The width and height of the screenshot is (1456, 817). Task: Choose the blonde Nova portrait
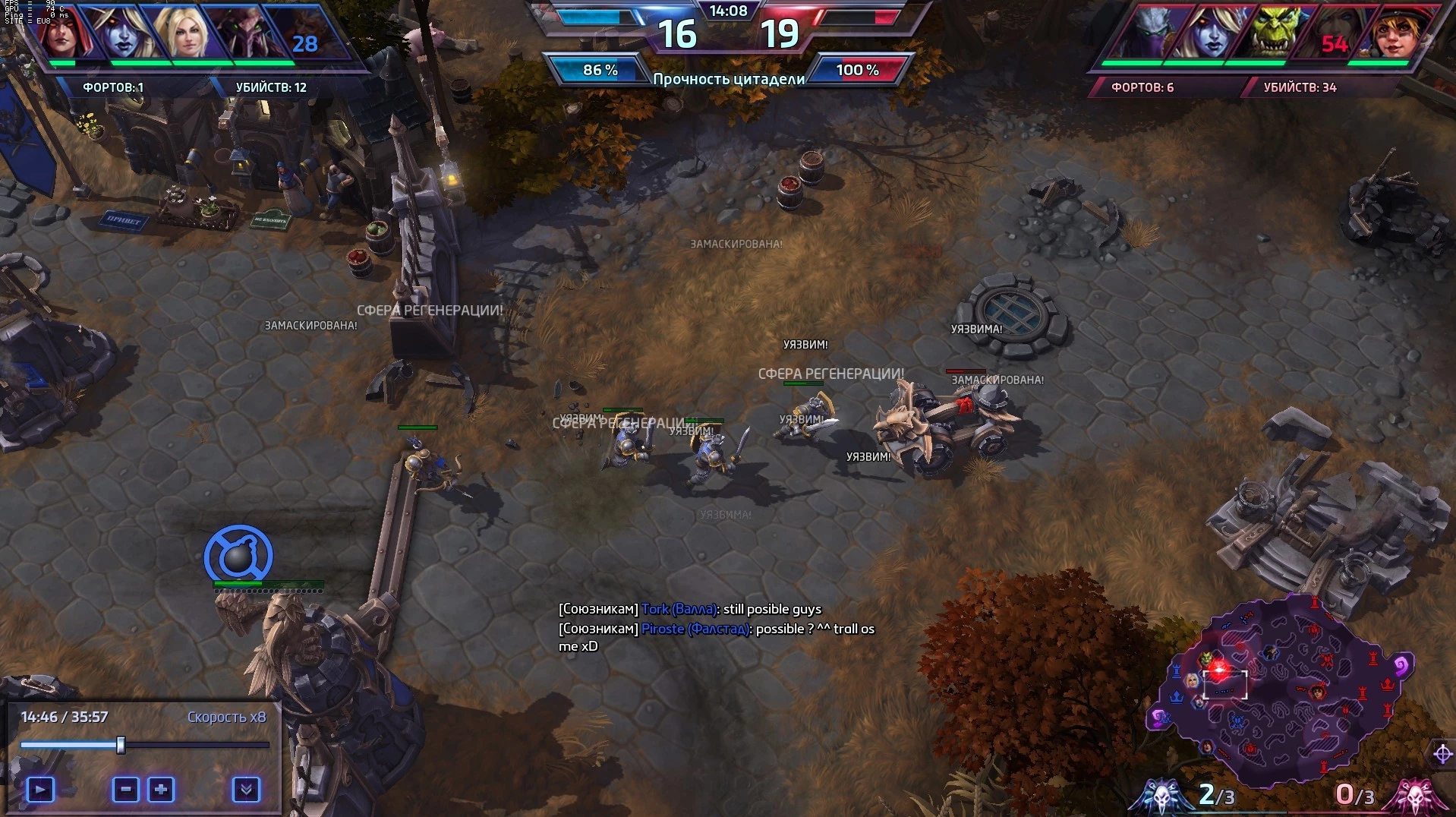pos(184,33)
